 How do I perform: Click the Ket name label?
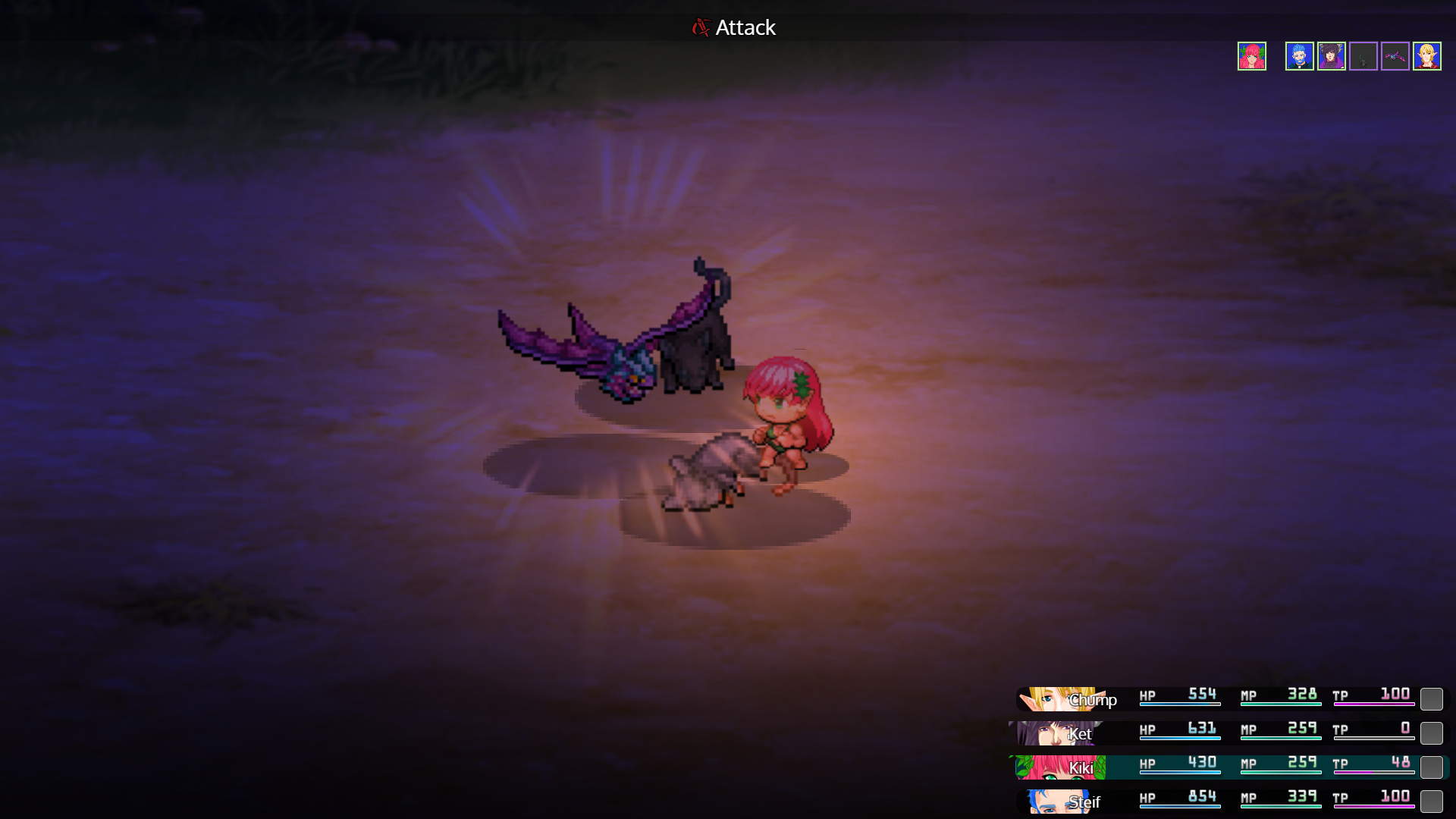pos(1080,734)
